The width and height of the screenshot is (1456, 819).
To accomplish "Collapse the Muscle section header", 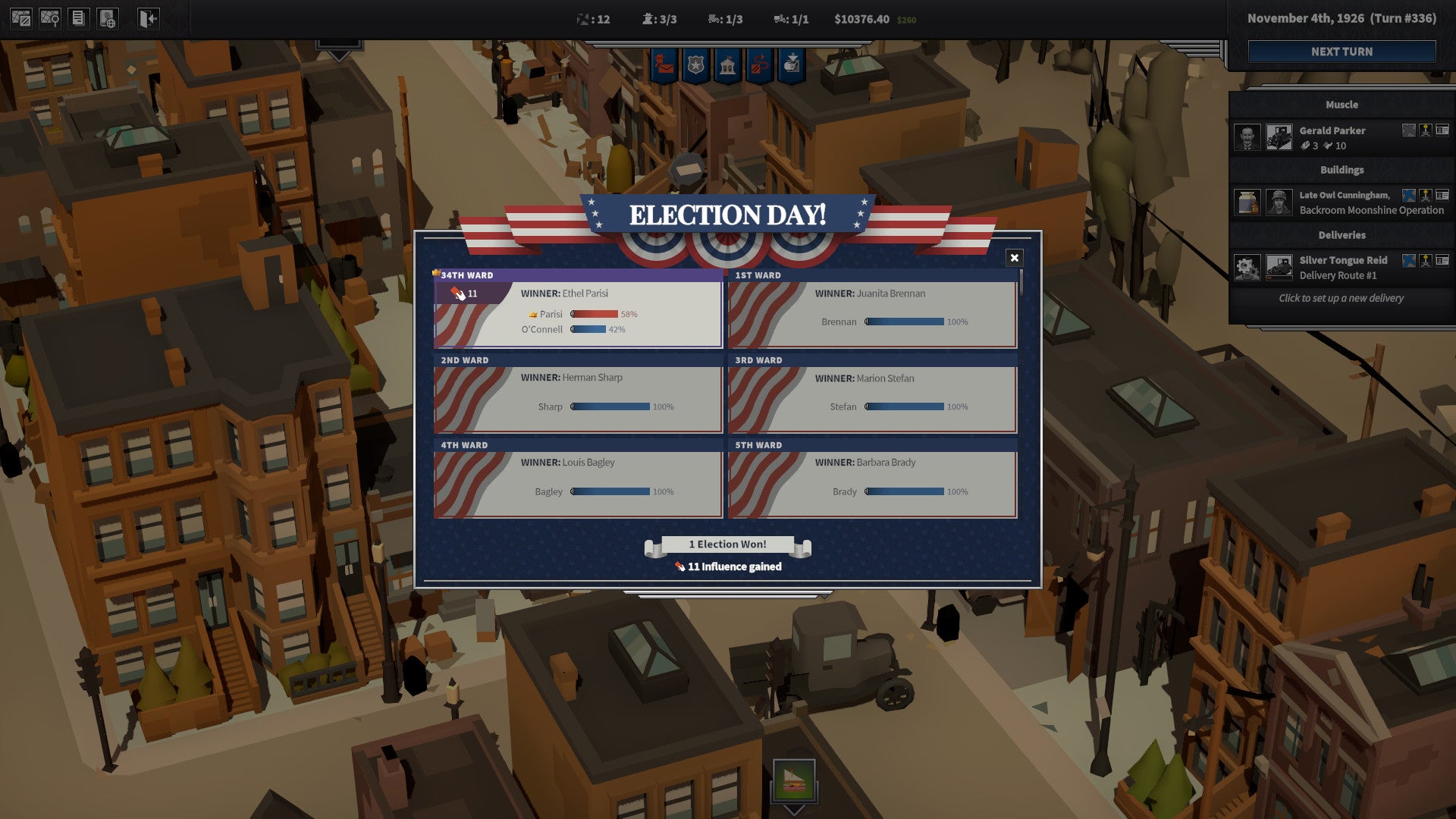I will click(x=1342, y=105).
